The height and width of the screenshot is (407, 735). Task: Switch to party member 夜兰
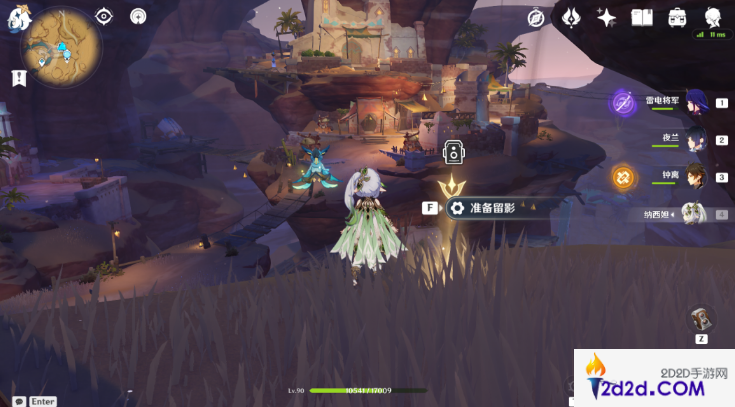pos(696,140)
